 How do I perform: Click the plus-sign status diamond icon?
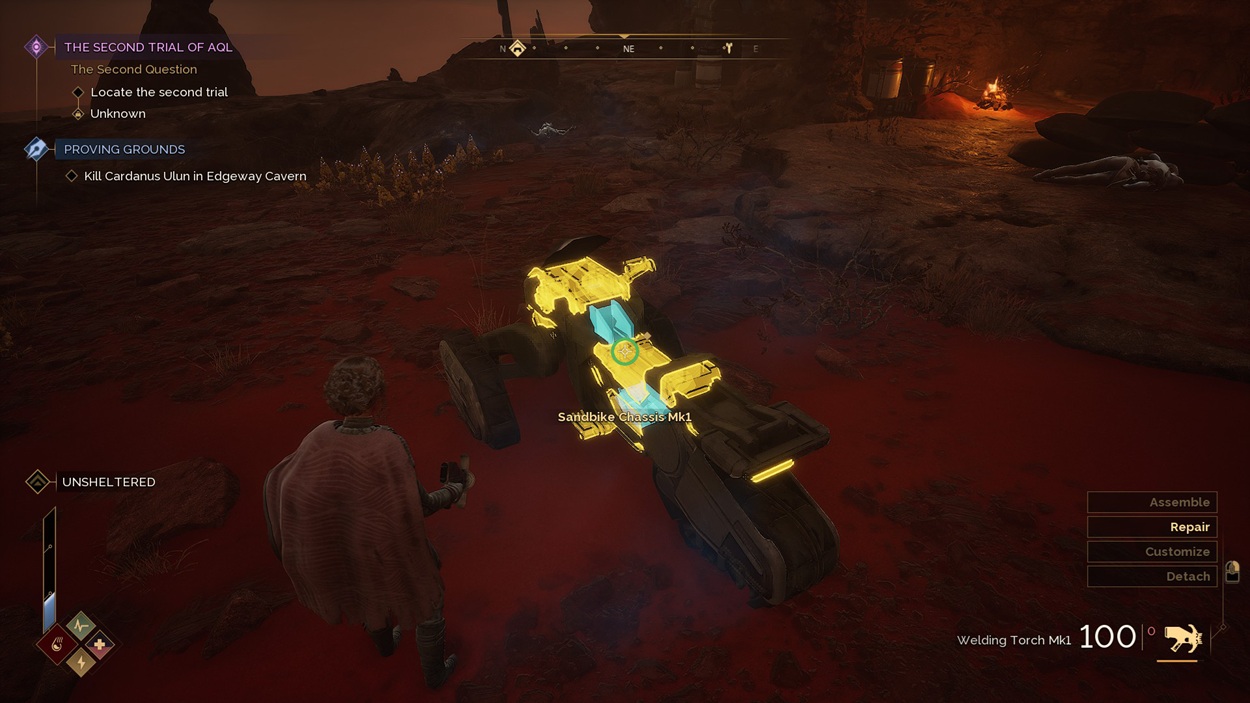click(99, 645)
